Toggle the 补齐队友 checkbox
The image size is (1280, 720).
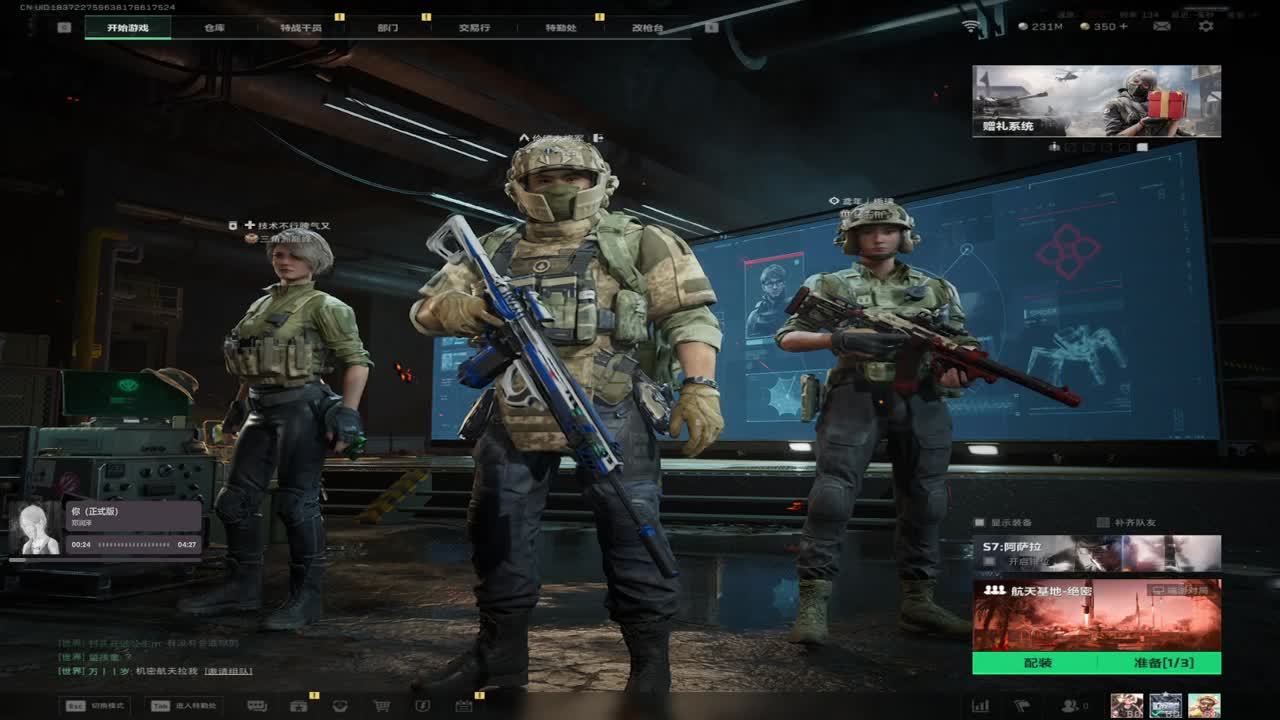pos(1103,522)
